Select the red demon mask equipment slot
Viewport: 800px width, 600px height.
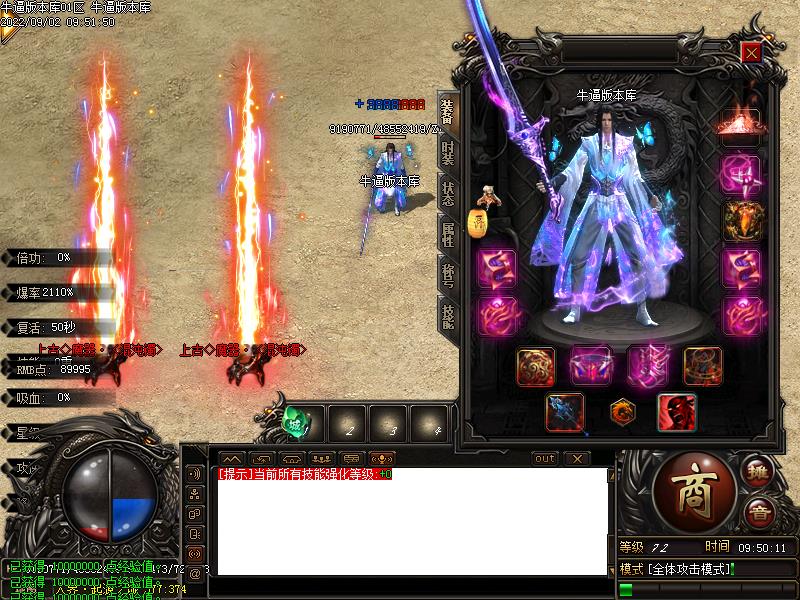(676, 413)
